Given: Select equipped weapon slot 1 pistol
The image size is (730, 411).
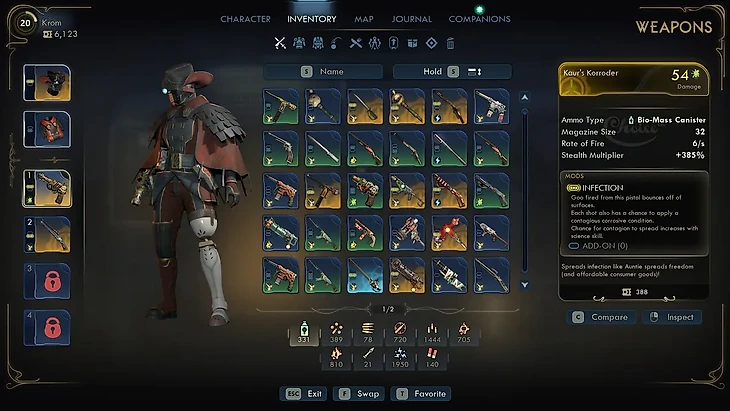Looking at the screenshot, I should coord(47,186).
